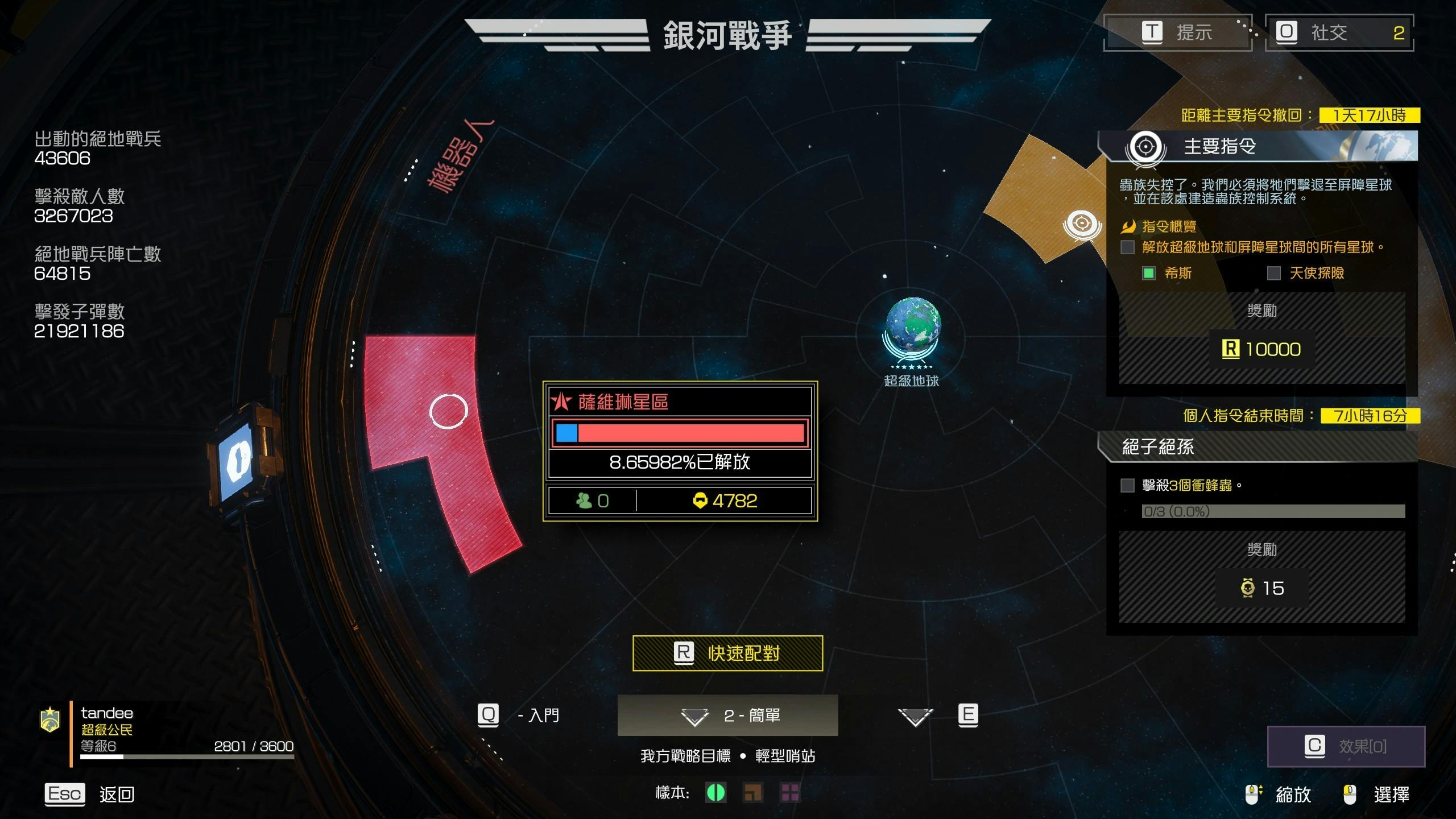Choose the 2 - 簡單 difficulty

[727, 715]
